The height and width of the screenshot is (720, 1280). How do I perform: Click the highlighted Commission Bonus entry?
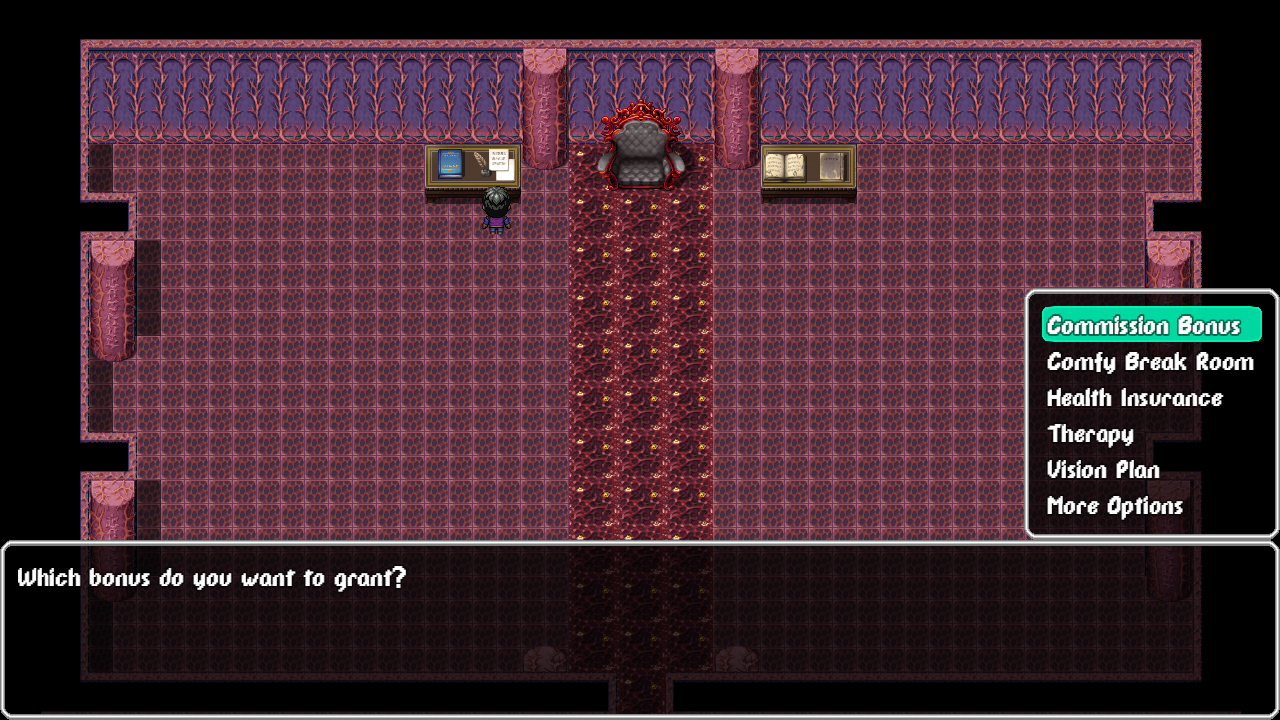(1151, 324)
